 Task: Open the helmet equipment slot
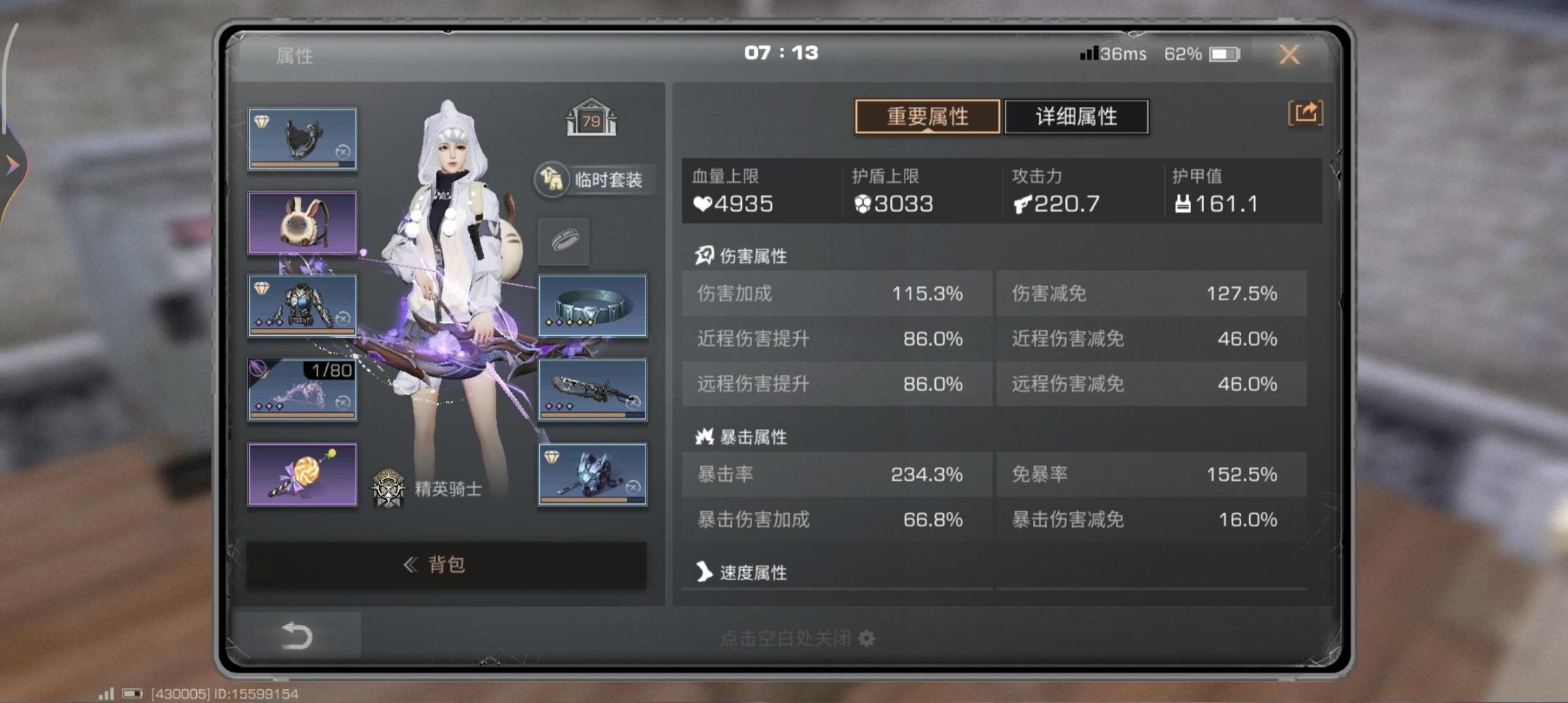302,138
